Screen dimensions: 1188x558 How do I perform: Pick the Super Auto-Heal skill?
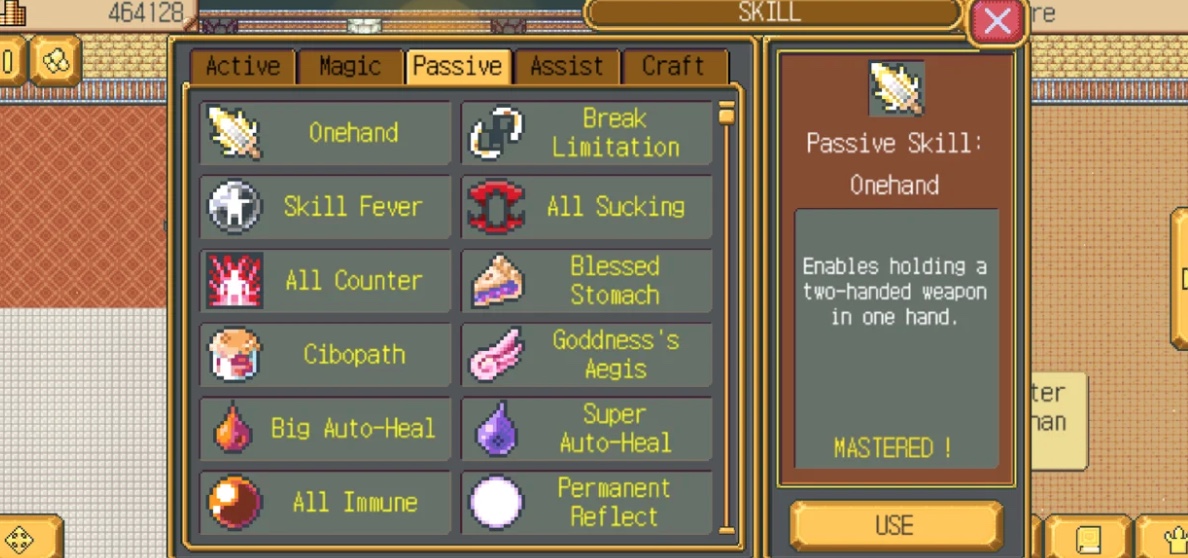(587, 429)
